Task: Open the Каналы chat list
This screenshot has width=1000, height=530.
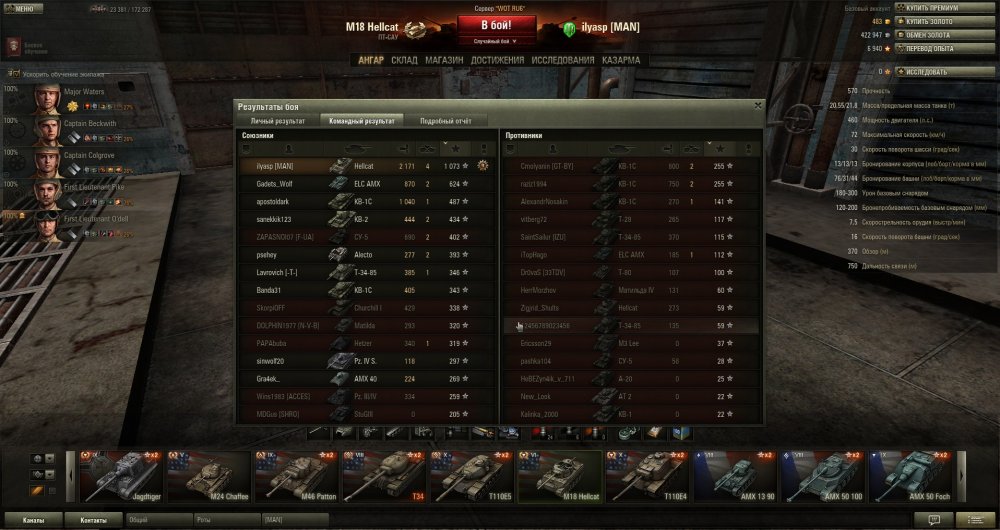Action: tap(33, 520)
